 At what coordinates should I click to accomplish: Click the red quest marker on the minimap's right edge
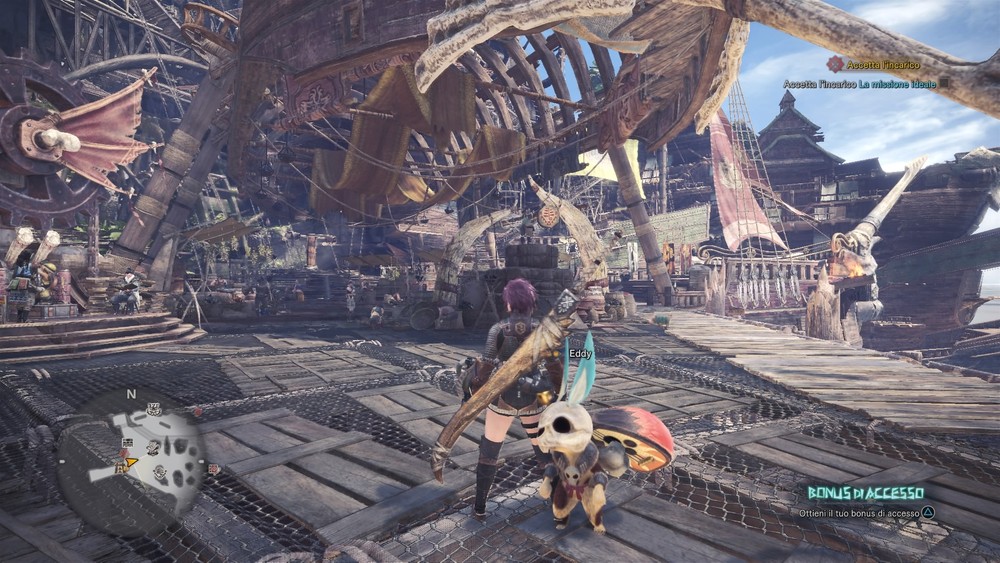point(214,468)
